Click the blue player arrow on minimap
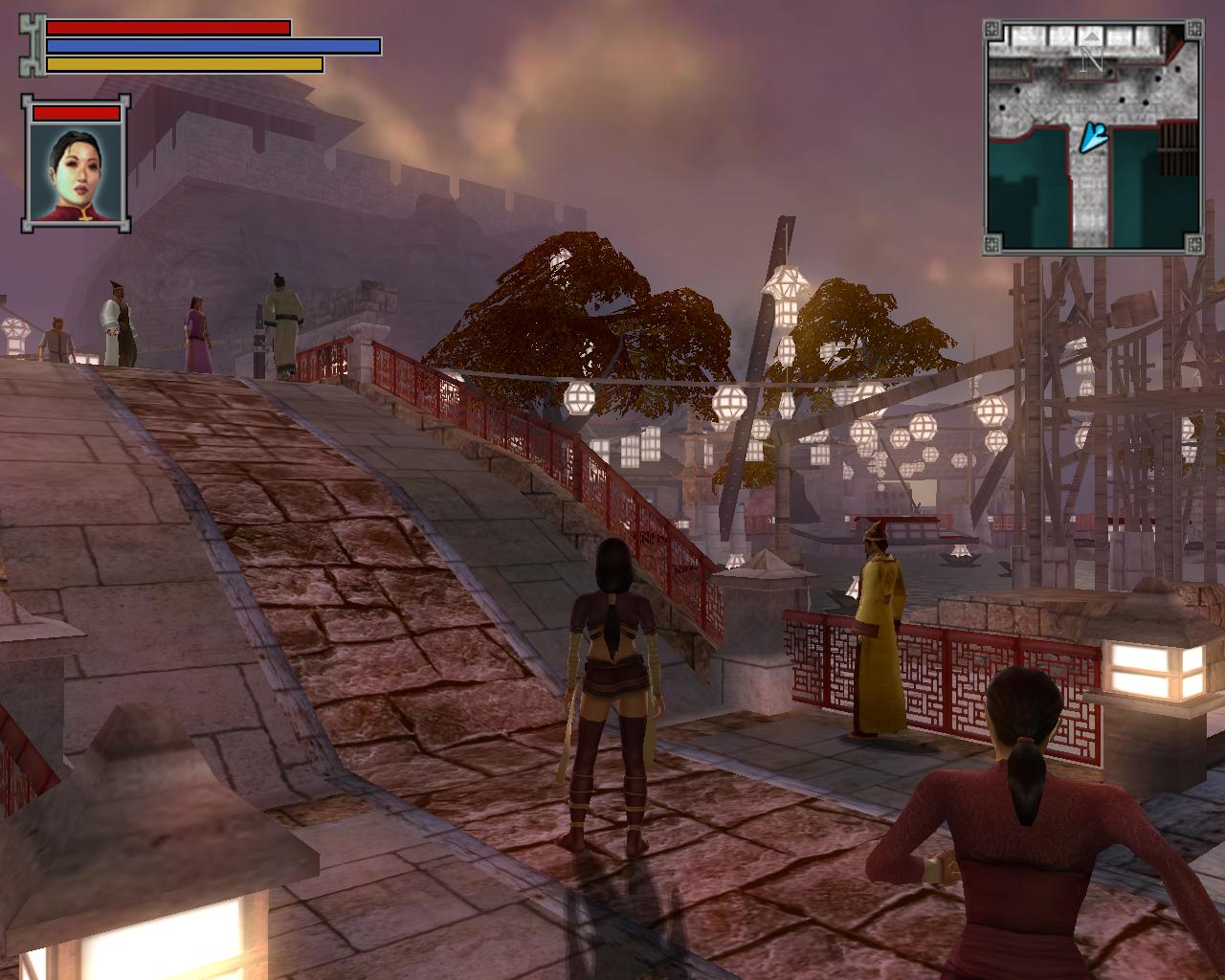The height and width of the screenshot is (980, 1225). tap(1094, 138)
